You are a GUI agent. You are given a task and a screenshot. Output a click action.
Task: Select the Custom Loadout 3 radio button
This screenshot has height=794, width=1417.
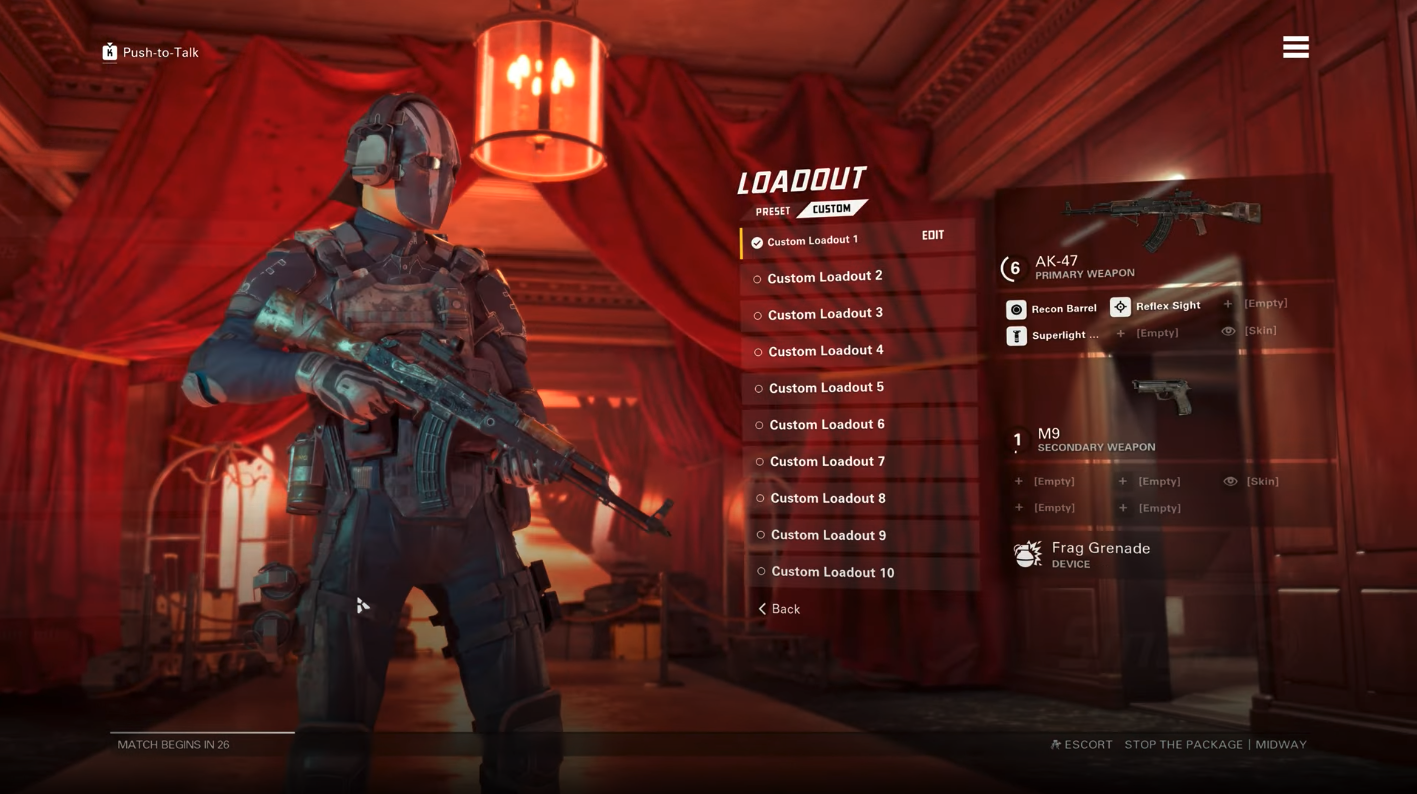757,315
